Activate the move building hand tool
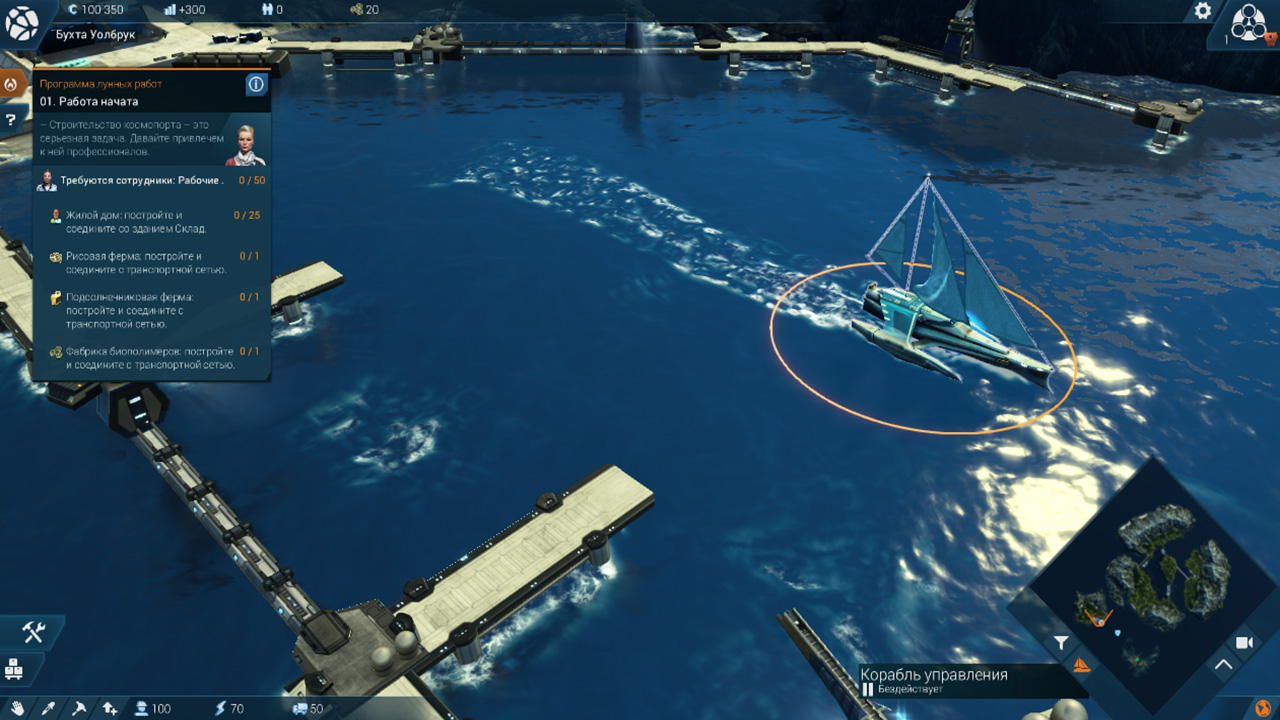The height and width of the screenshot is (720, 1280). [16, 708]
